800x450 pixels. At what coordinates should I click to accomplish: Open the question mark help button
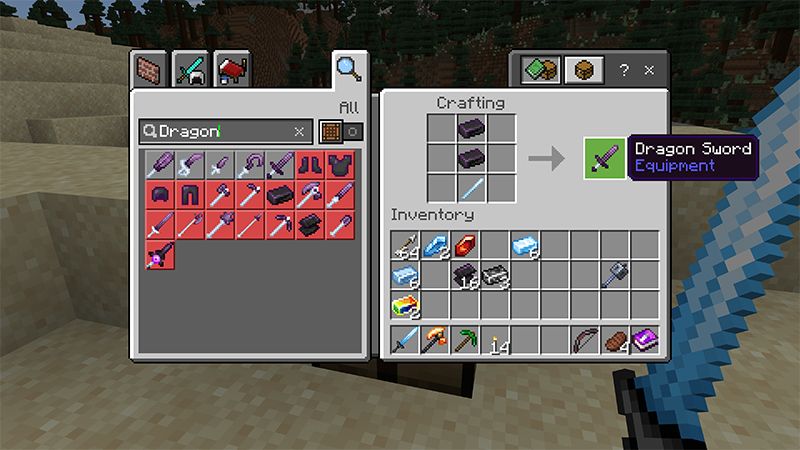[x=623, y=71]
